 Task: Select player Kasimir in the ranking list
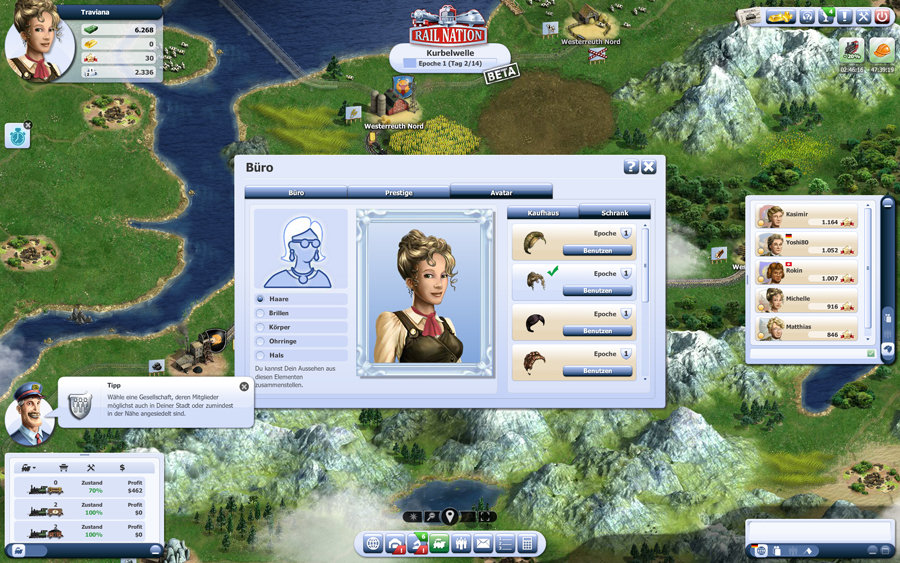click(806, 217)
